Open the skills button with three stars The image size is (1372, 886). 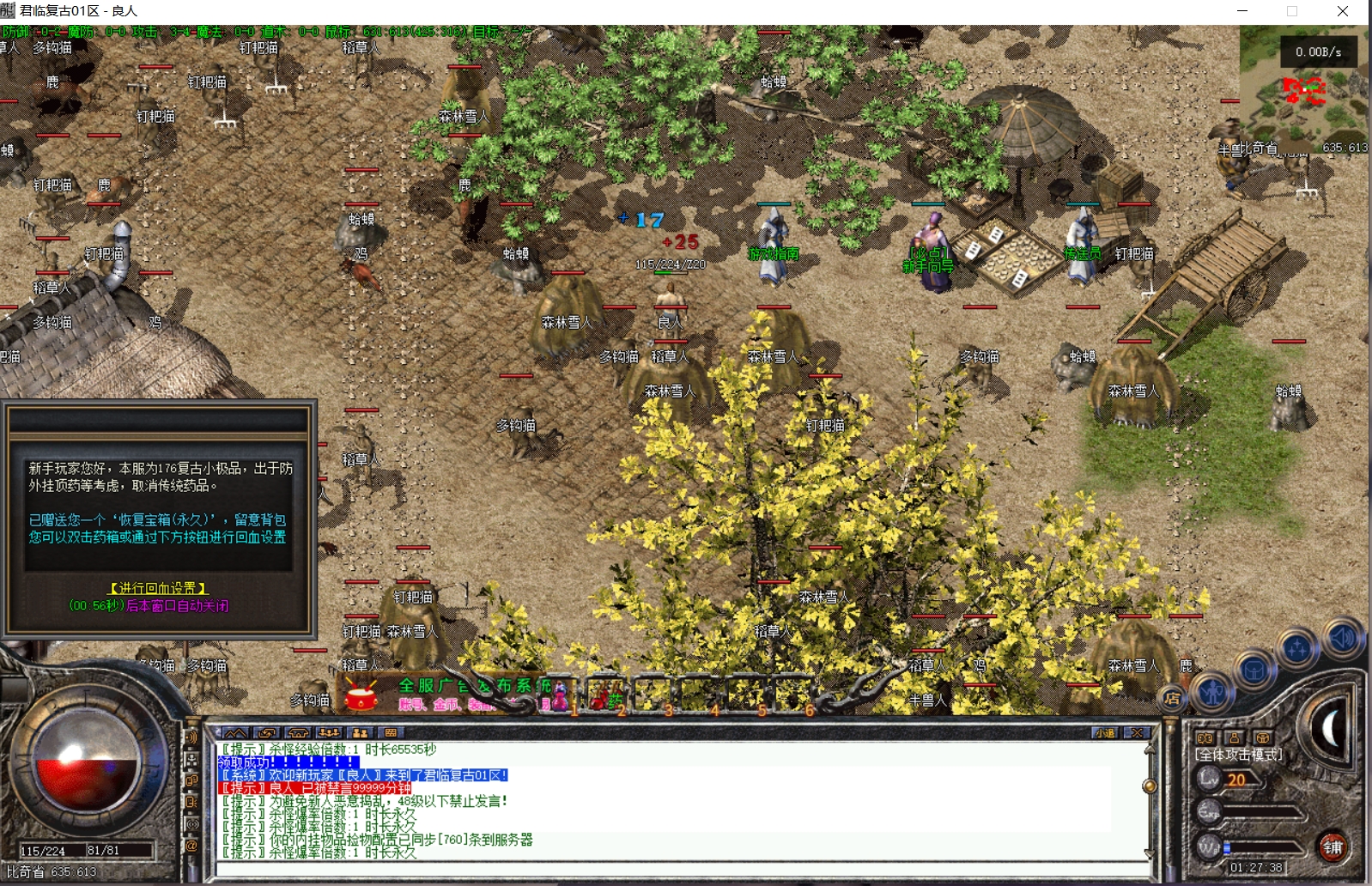(x=1296, y=648)
